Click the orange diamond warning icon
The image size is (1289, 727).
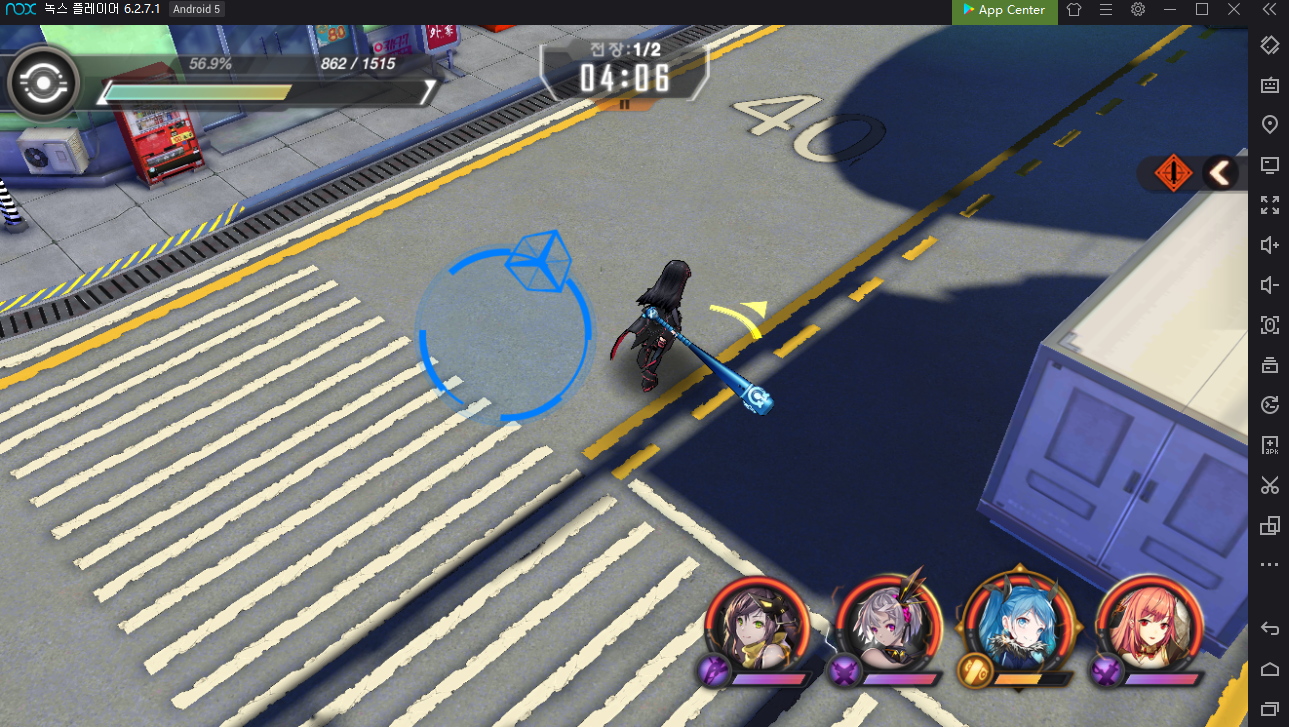click(x=1173, y=174)
